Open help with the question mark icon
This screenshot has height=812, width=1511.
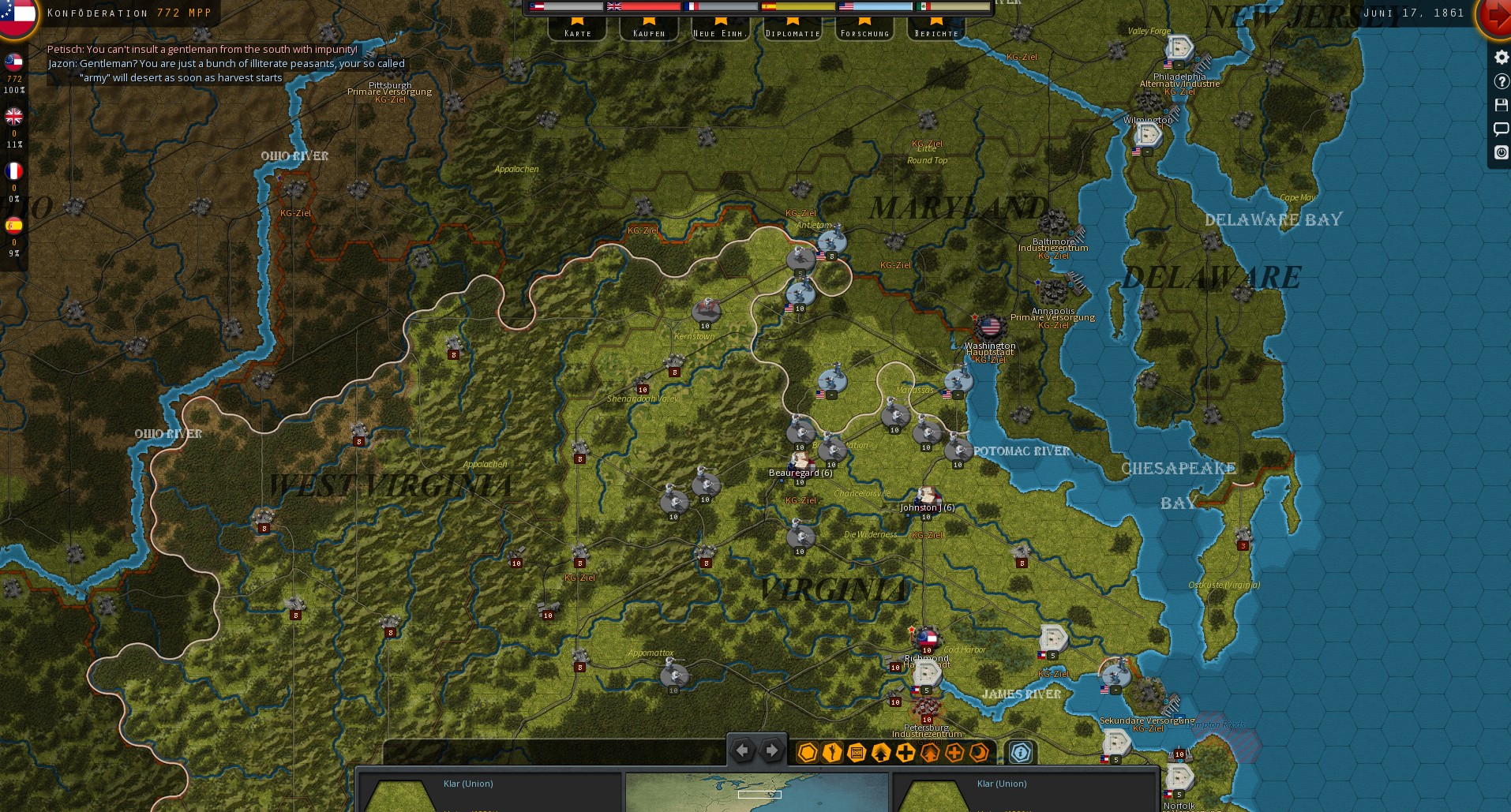[1501, 81]
